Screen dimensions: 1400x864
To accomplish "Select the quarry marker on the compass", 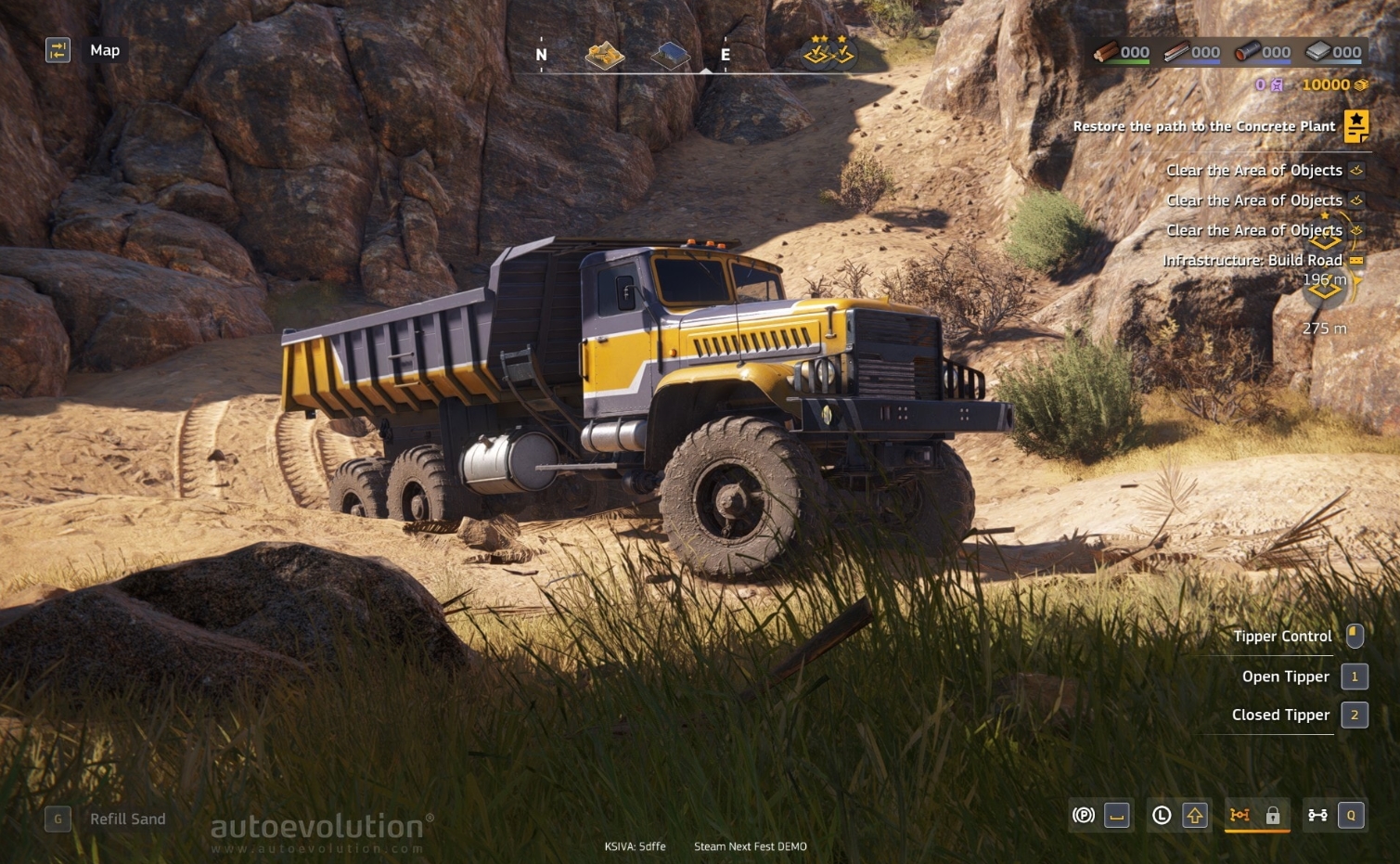I will tap(604, 55).
